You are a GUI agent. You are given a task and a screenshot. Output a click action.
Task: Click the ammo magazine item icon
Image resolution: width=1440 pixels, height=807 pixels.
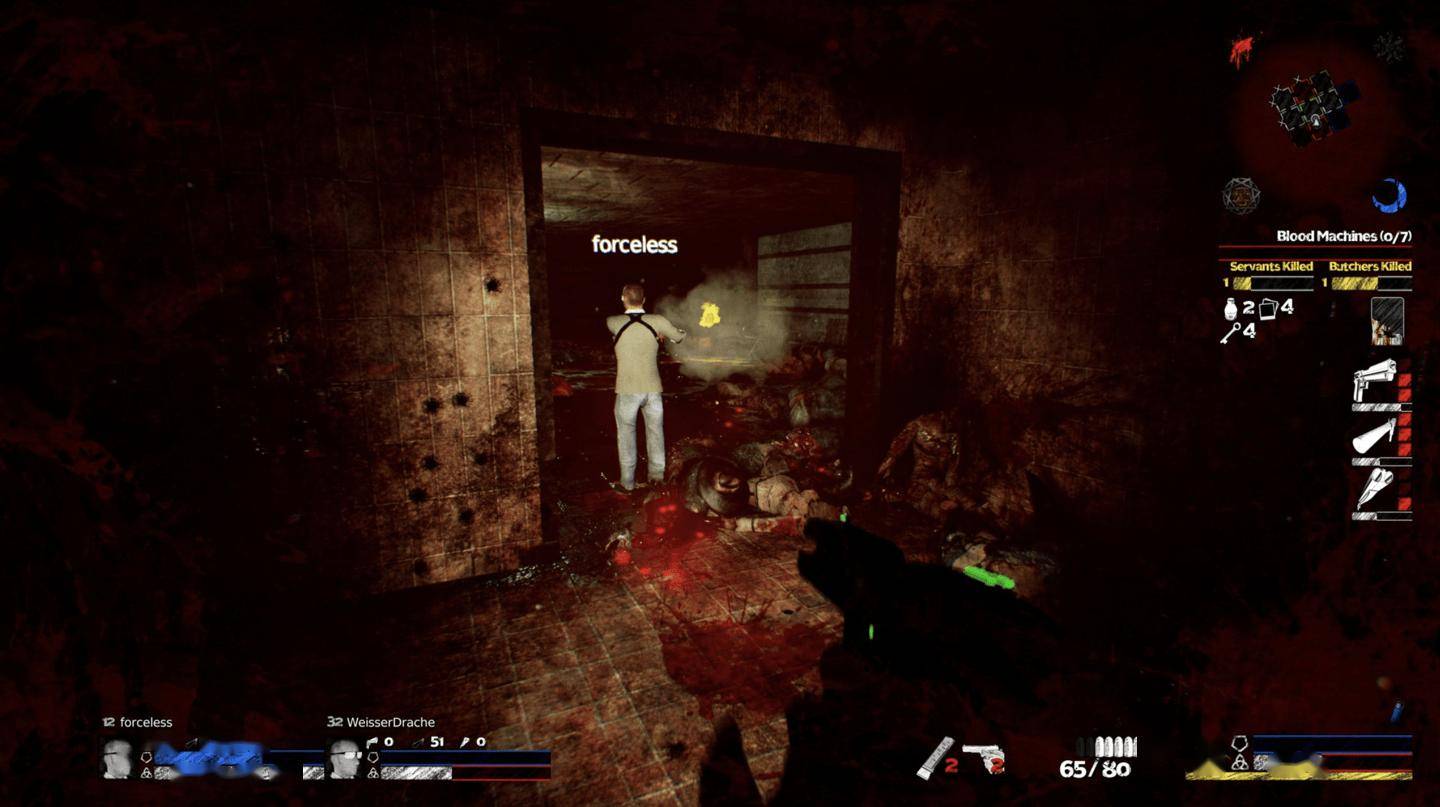[936, 756]
